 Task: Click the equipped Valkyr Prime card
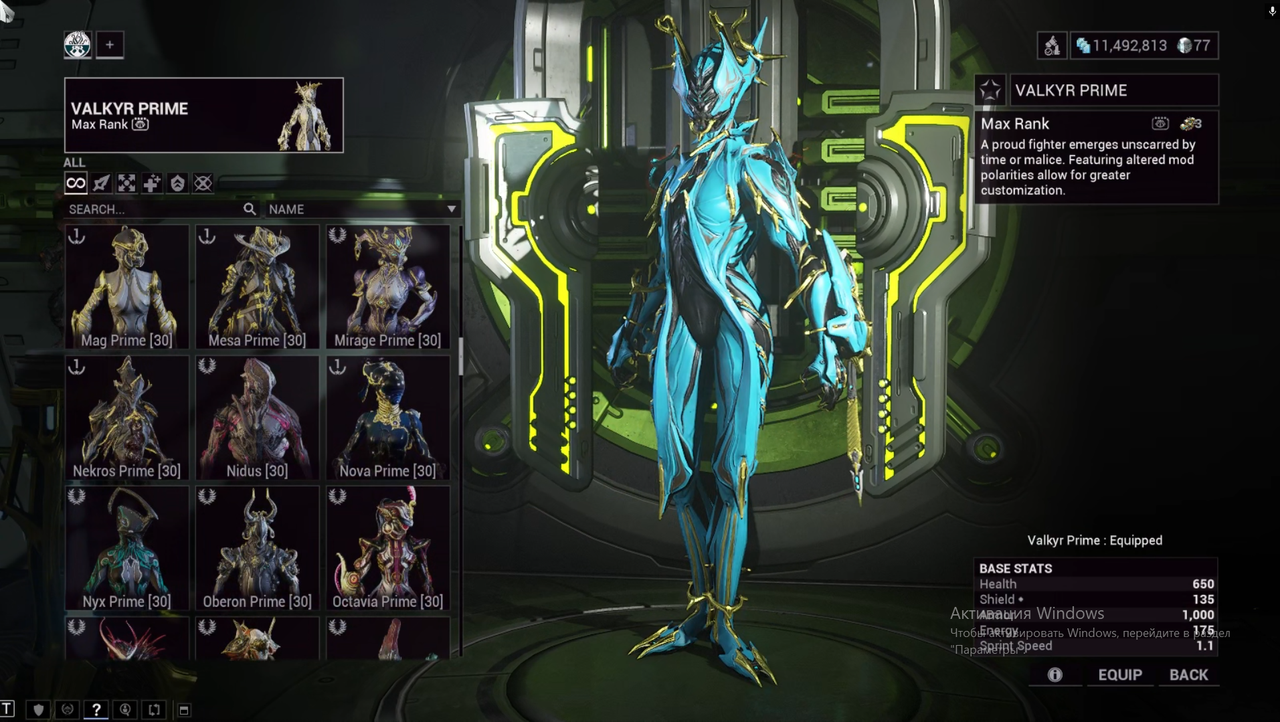[204, 115]
